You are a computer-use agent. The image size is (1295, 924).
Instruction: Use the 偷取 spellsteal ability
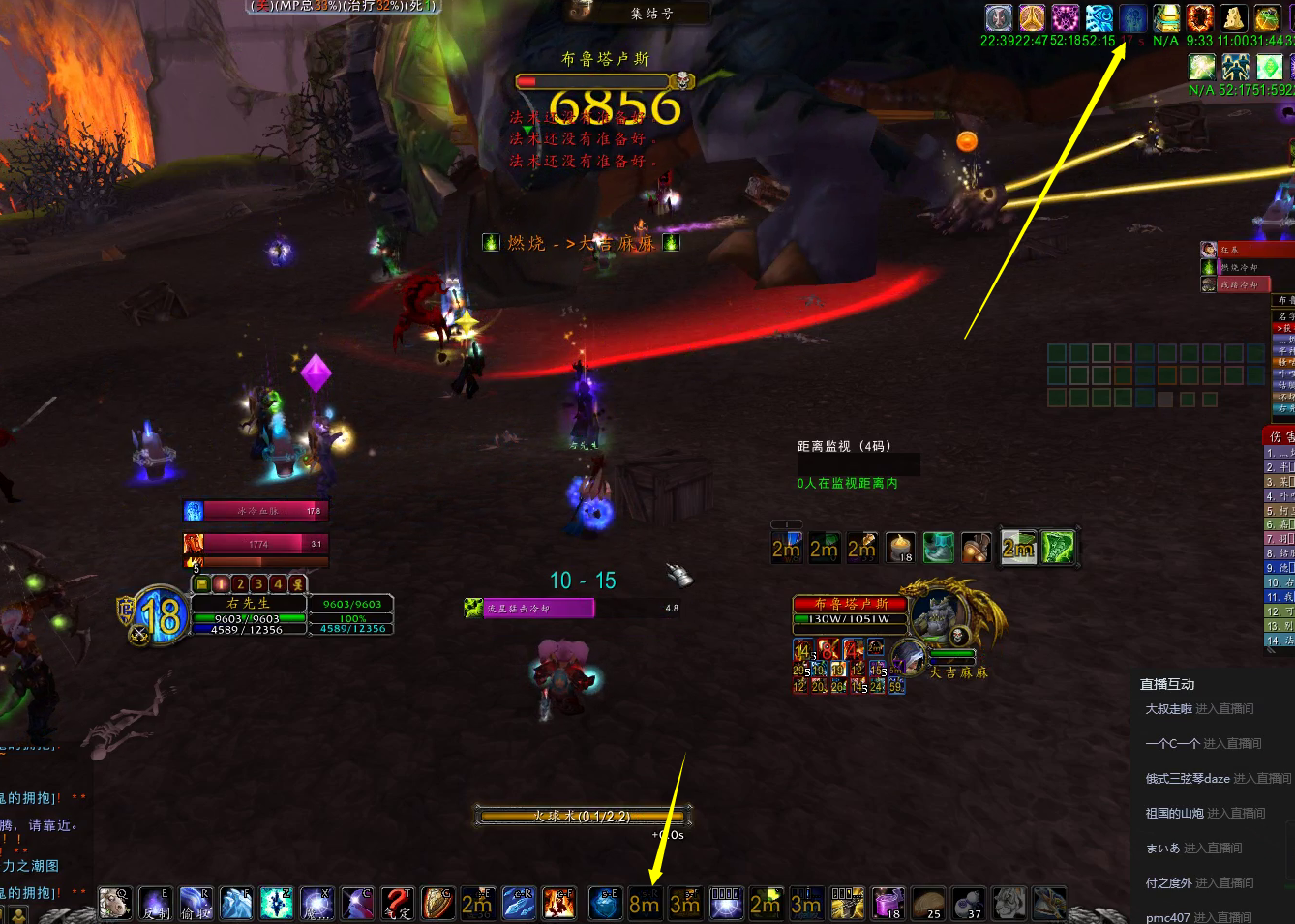coord(195,903)
